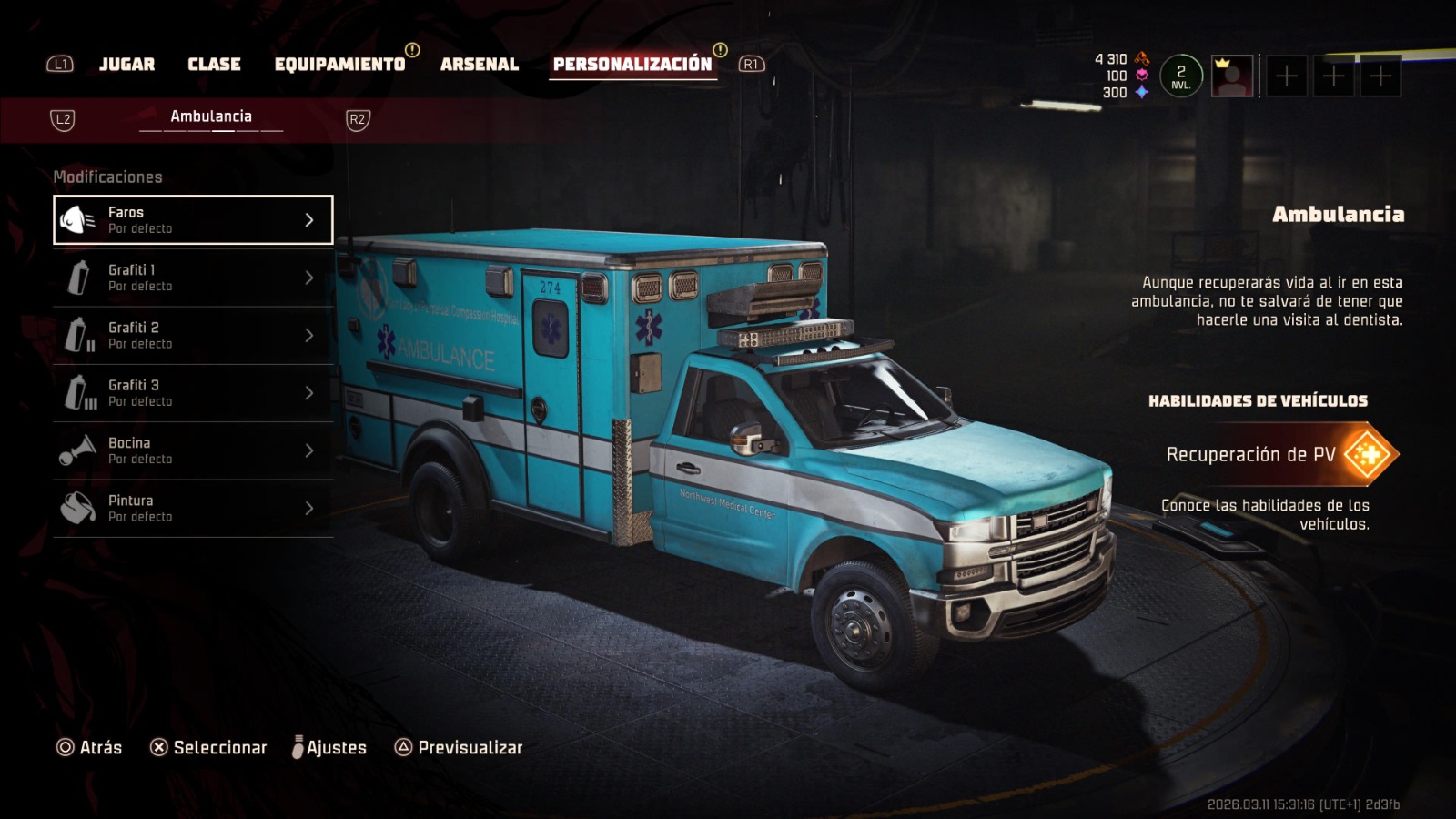Image resolution: width=1456 pixels, height=819 pixels.
Task: Choose the Grafiti 1 modification
Action: (x=193, y=278)
